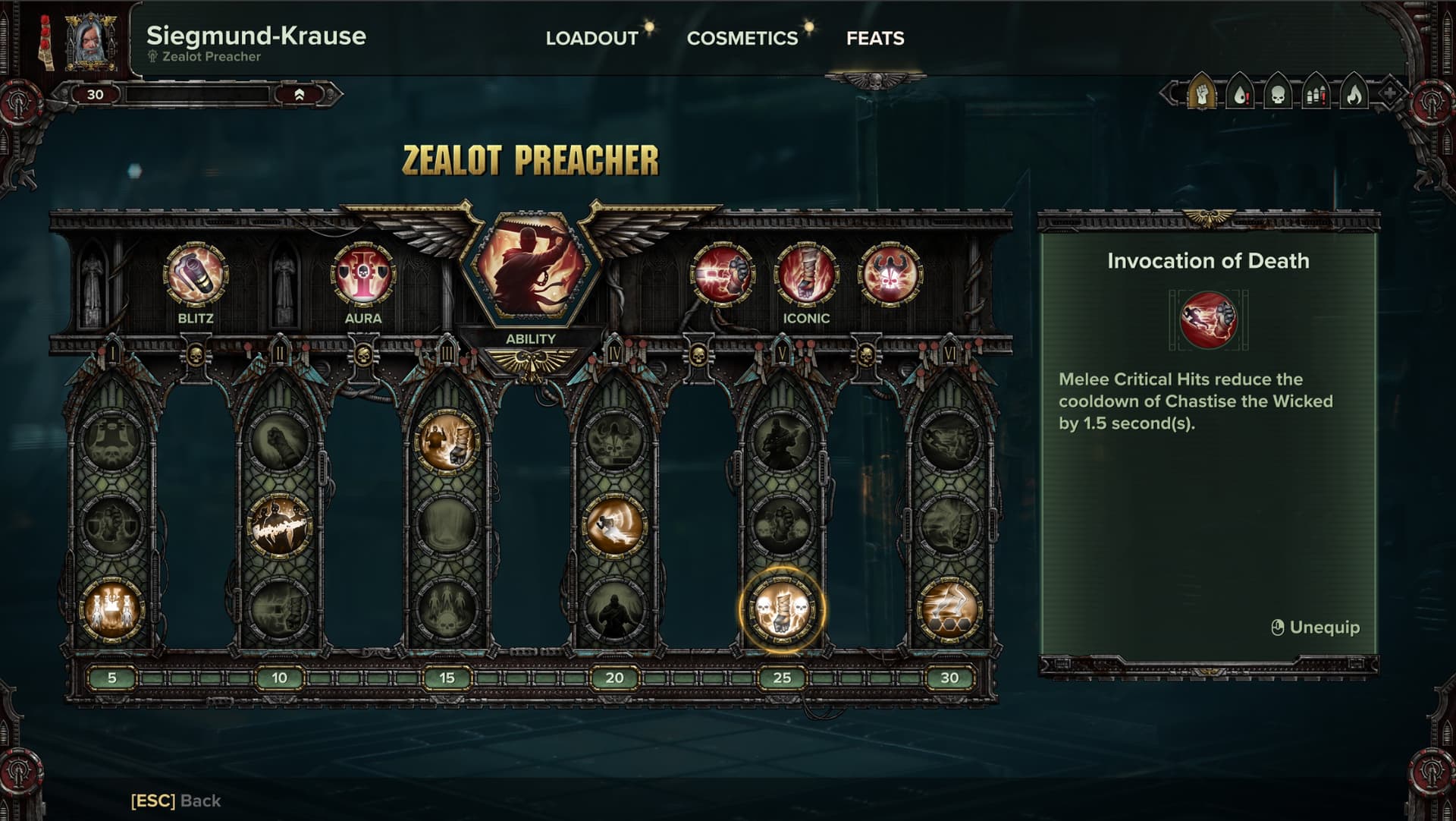Image resolution: width=1456 pixels, height=821 pixels.
Task: Select the glowing level 20 feat
Action: [x=614, y=525]
